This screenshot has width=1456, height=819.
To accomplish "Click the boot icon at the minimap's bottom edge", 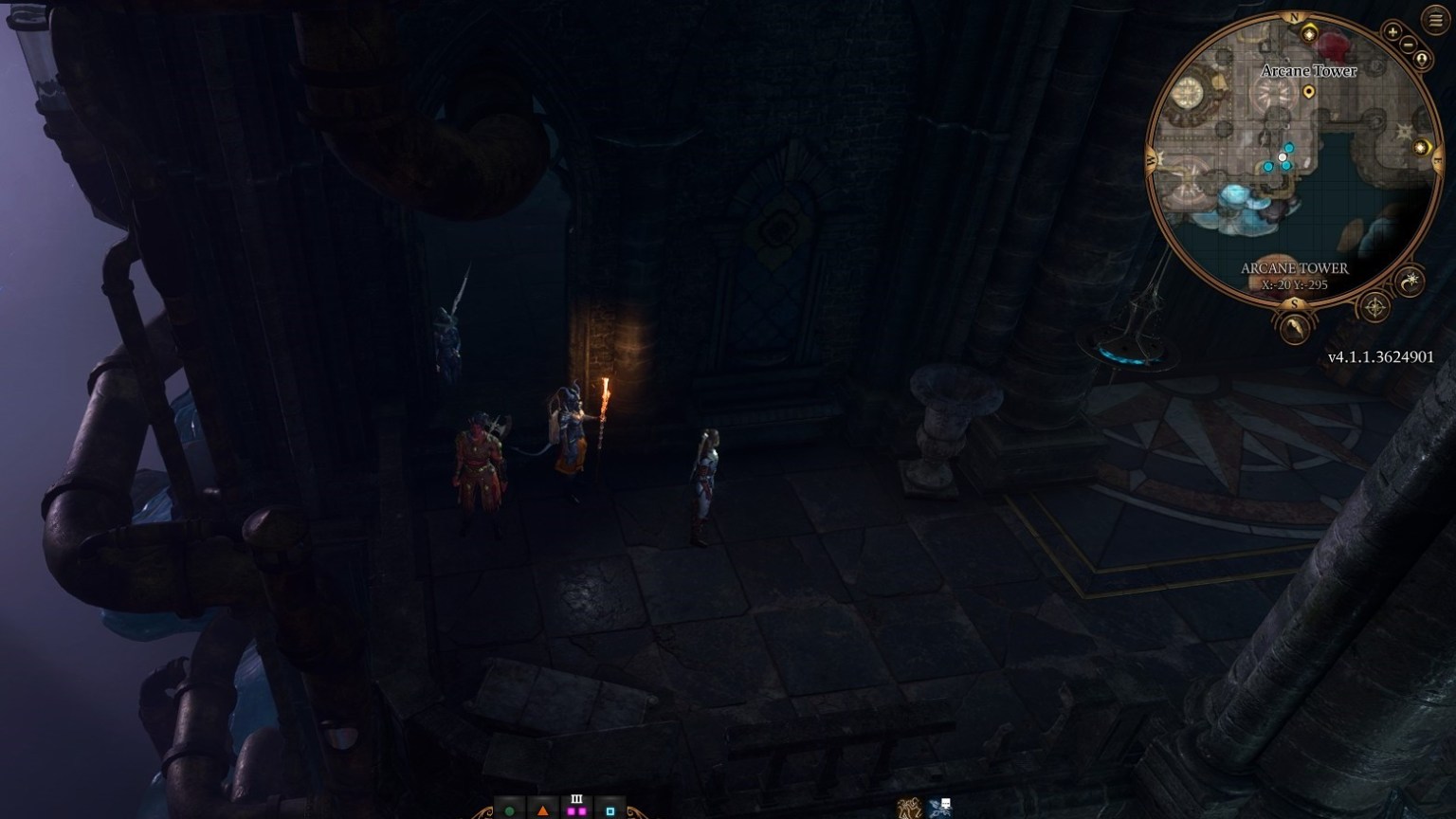I will click(x=1293, y=327).
